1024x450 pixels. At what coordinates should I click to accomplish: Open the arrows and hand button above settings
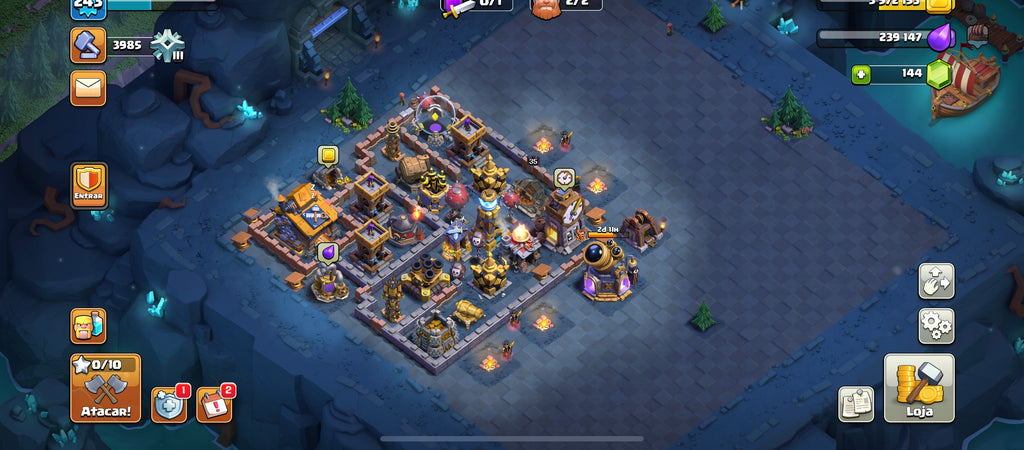936,281
